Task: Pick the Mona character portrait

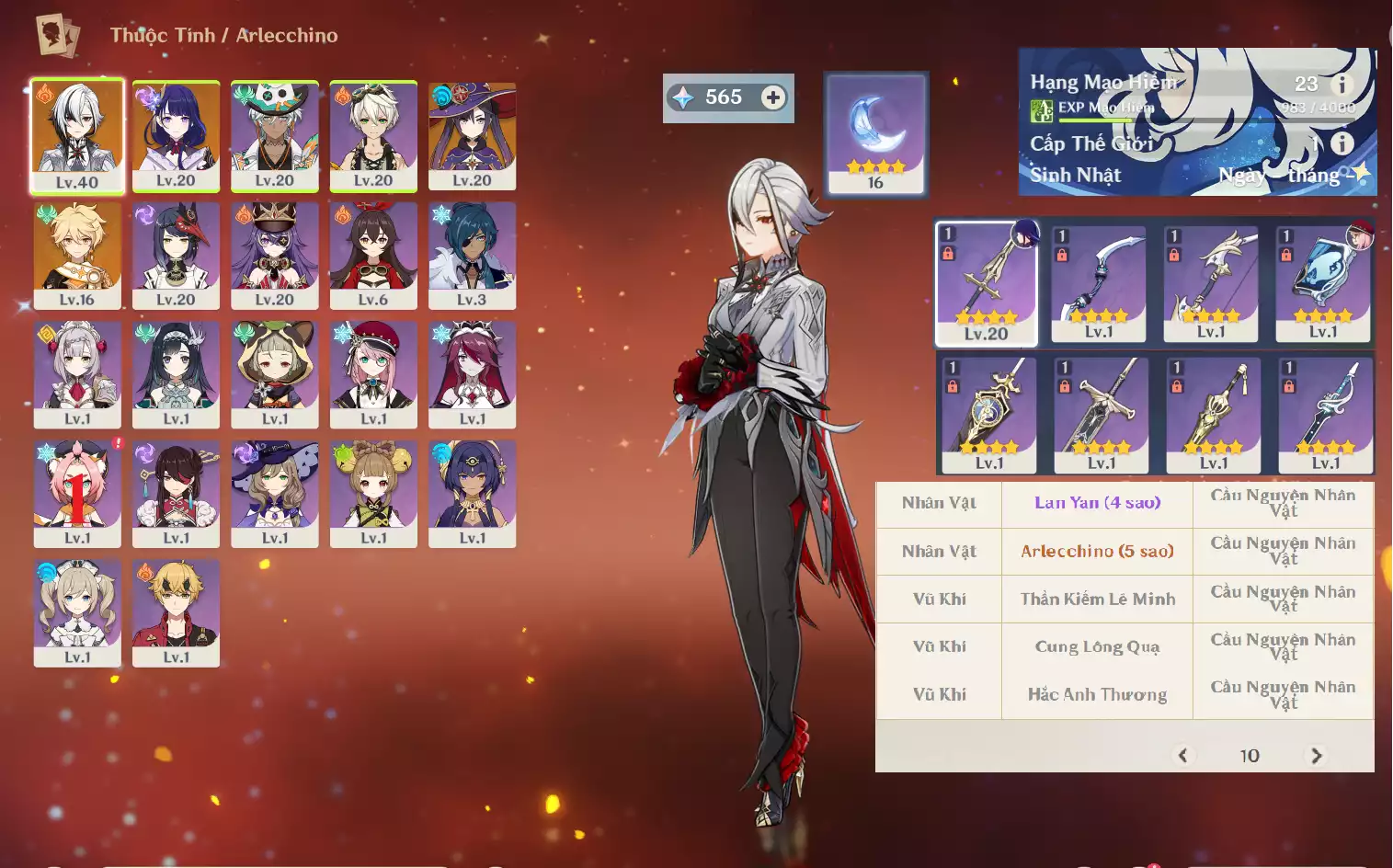Action: (x=472, y=135)
